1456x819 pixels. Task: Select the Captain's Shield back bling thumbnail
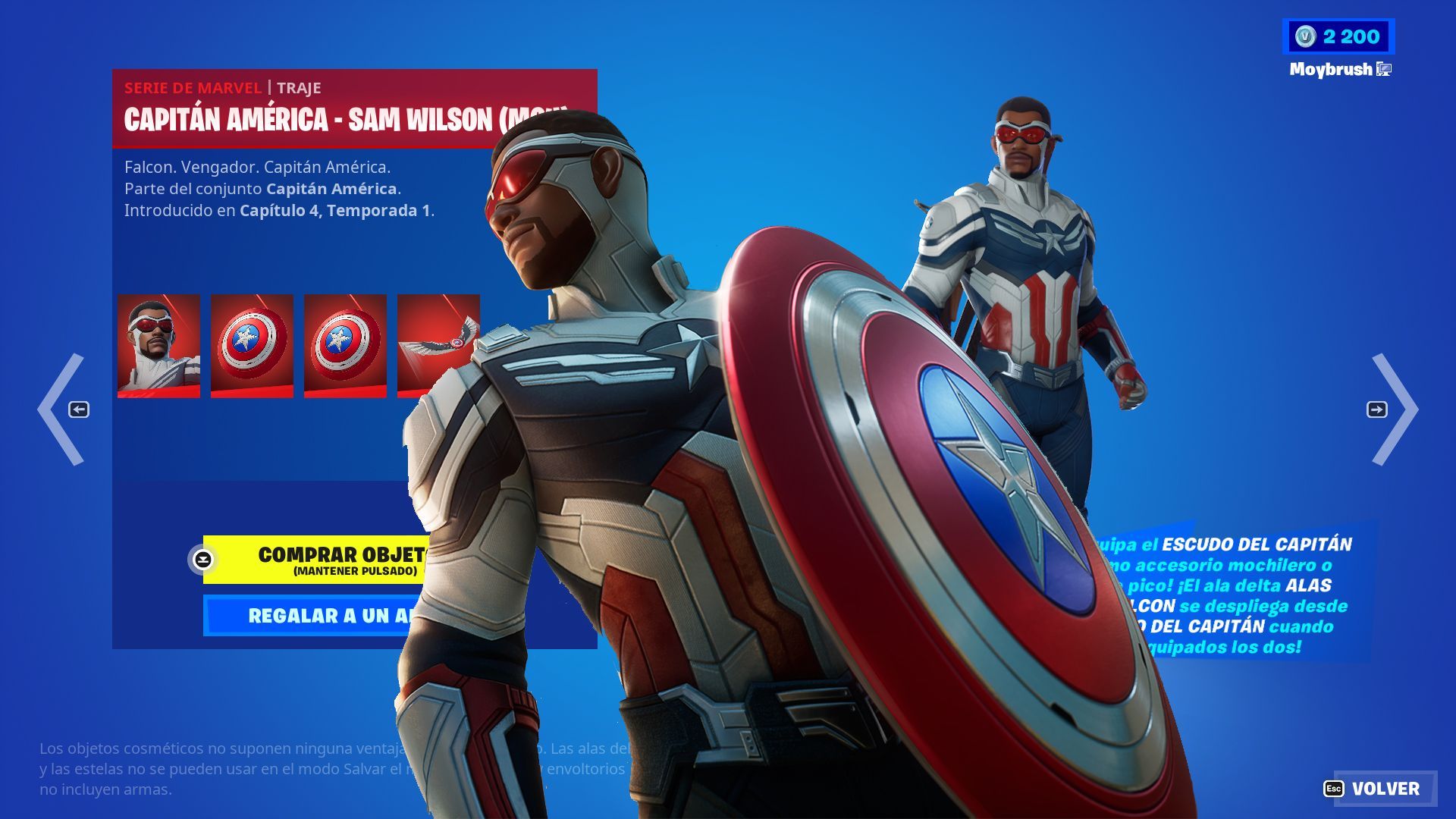[250, 345]
